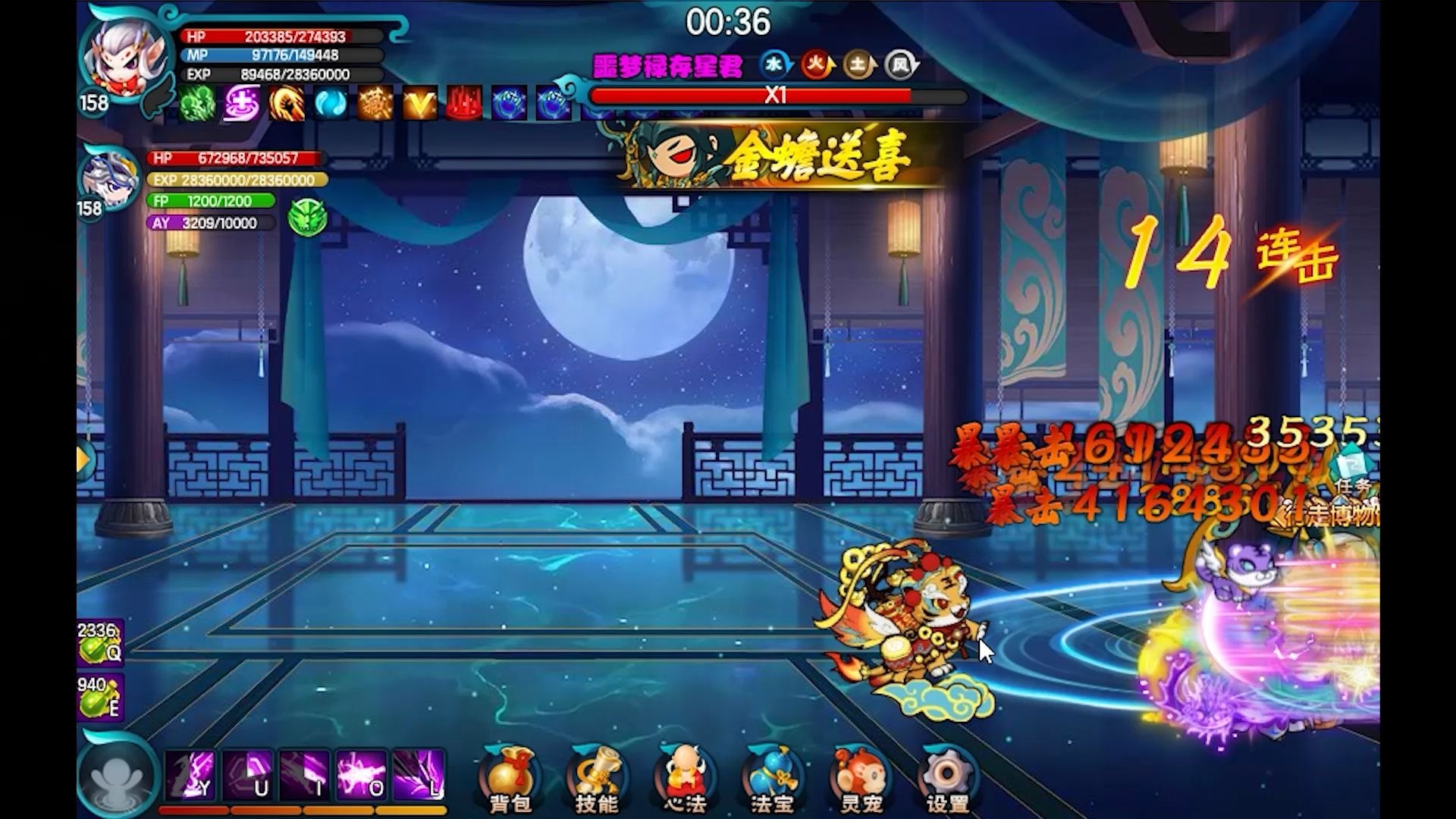This screenshot has width=1456, height=819.
Task: Select the 火 fire element toggle
Action: tap(817, 64)
